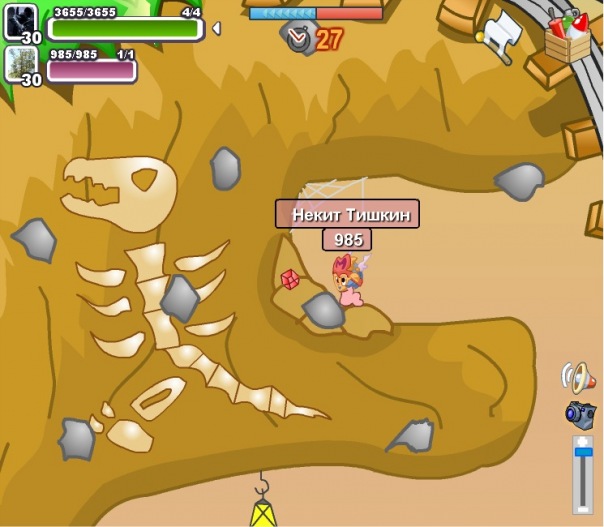604x527 pixels.
Task: Toggle the sound speaker icon
Action: point(577,377)
